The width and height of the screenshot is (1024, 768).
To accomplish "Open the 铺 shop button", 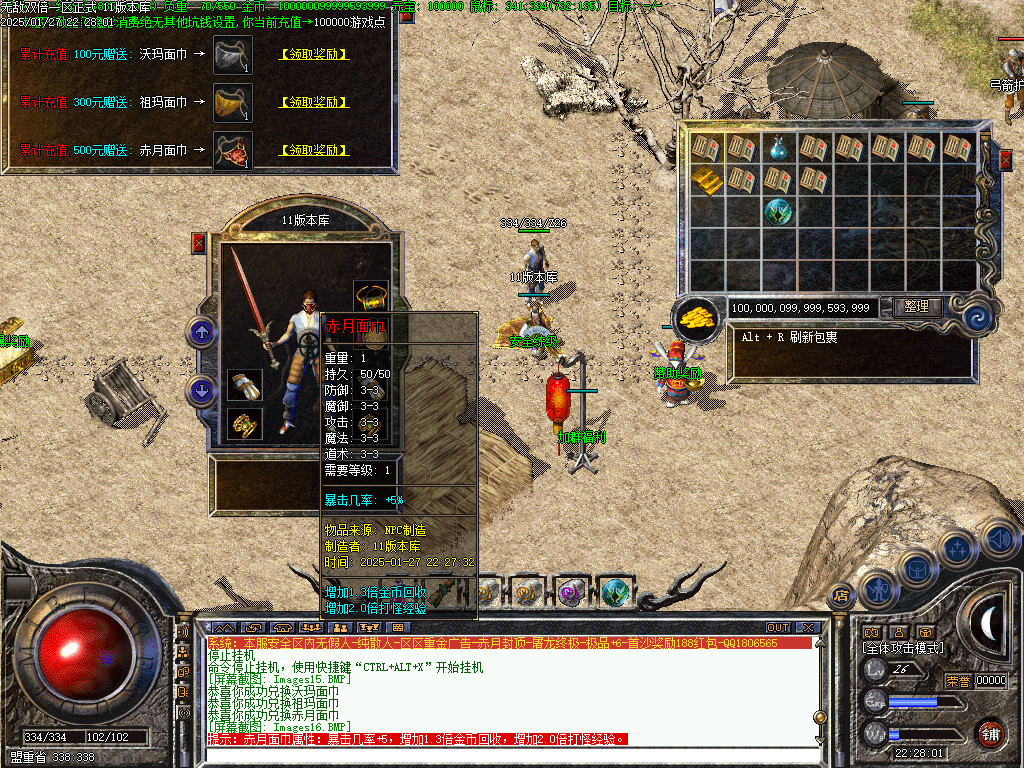I will 990,734.
